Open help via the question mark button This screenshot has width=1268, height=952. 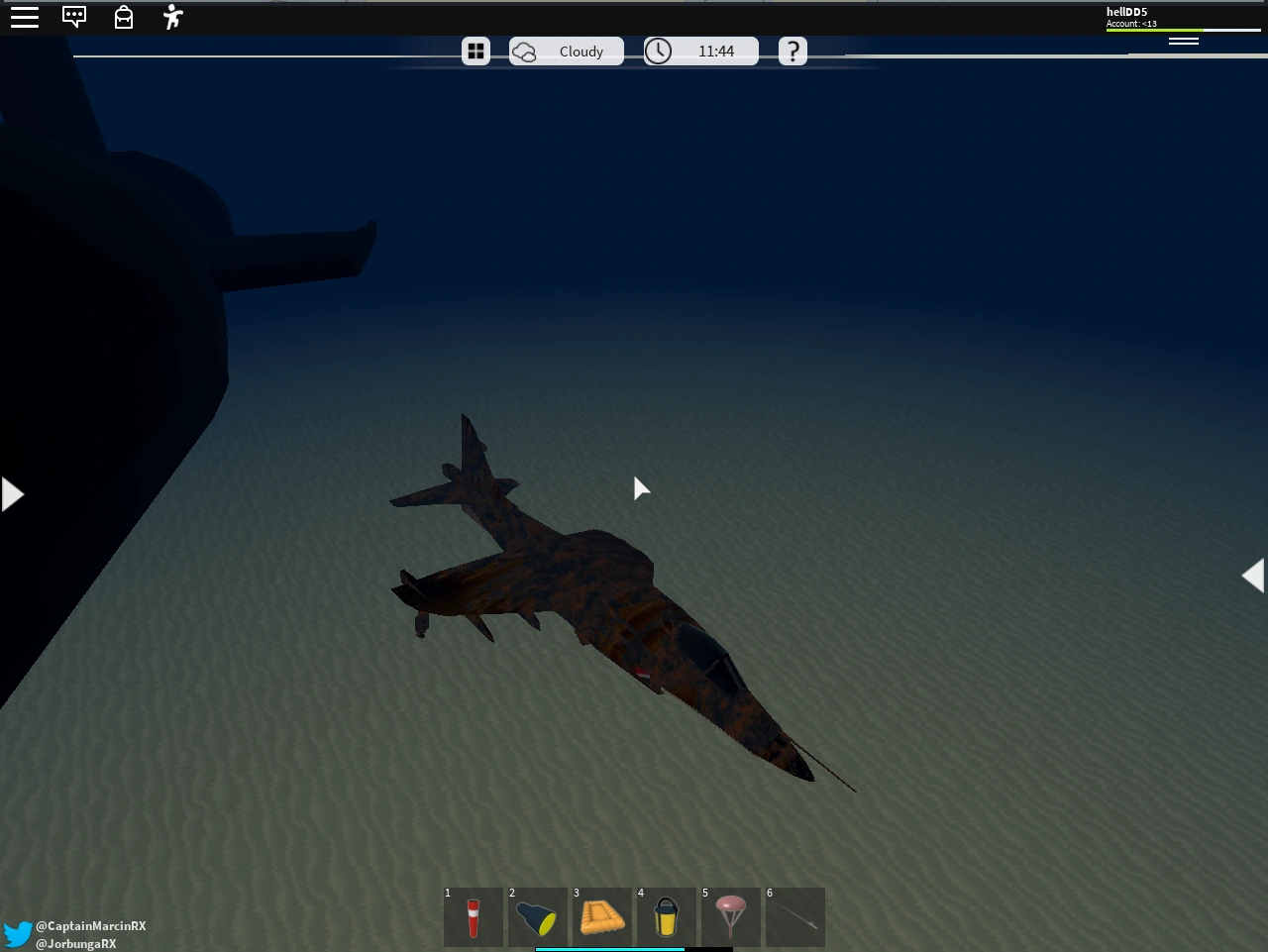(x=792, y=51)
